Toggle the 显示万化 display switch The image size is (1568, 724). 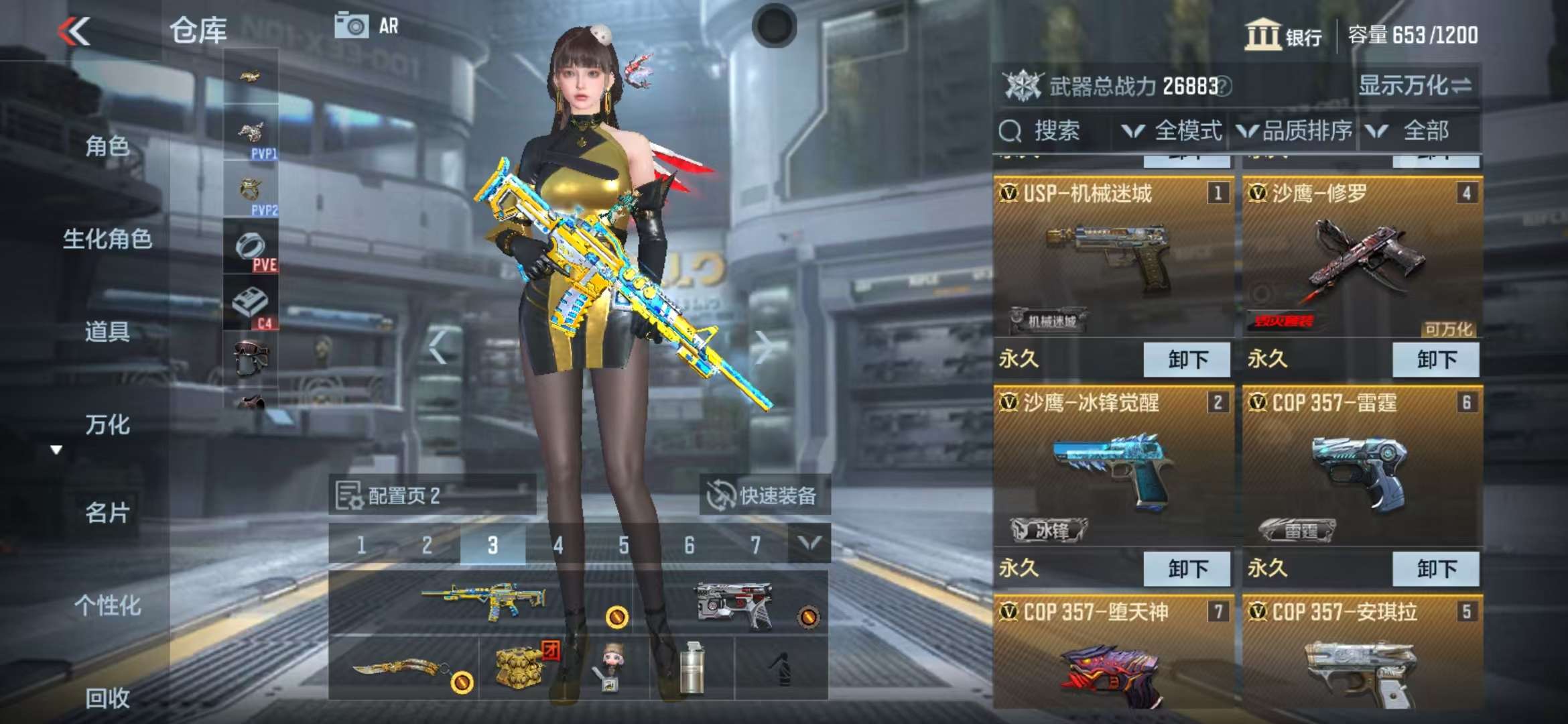[x=1415, y=86]
